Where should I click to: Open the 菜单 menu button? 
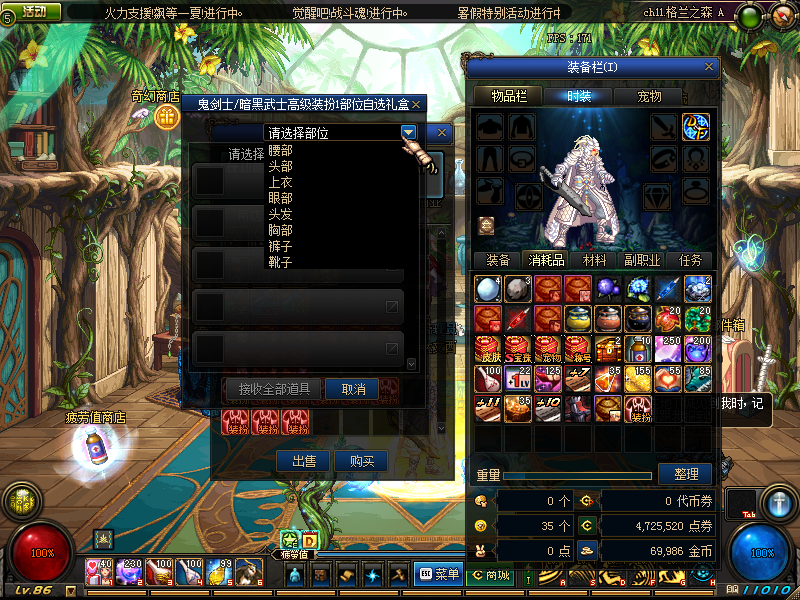pos(438,574)
